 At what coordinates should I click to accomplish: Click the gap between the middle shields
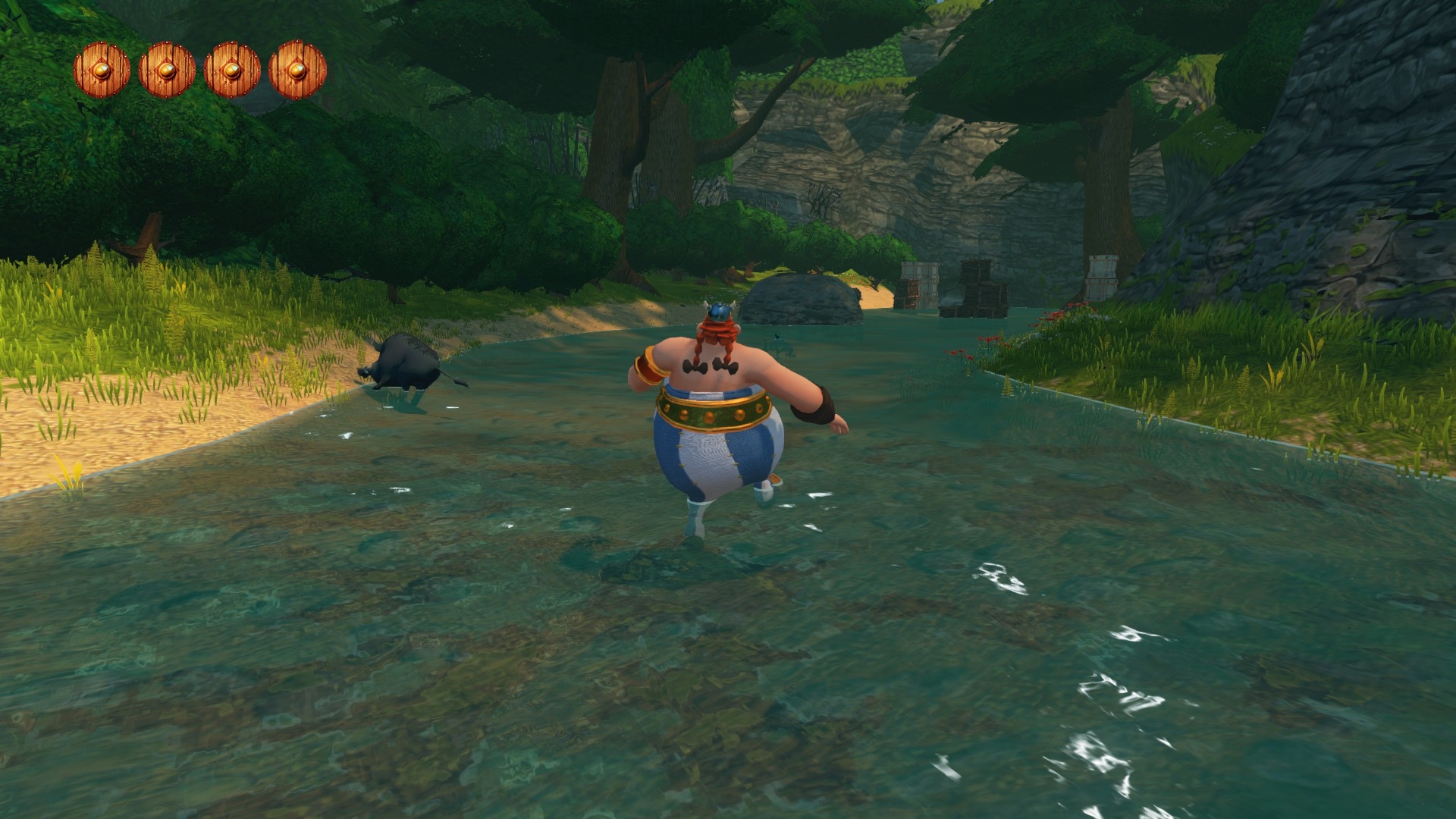[x=199, y=72]
